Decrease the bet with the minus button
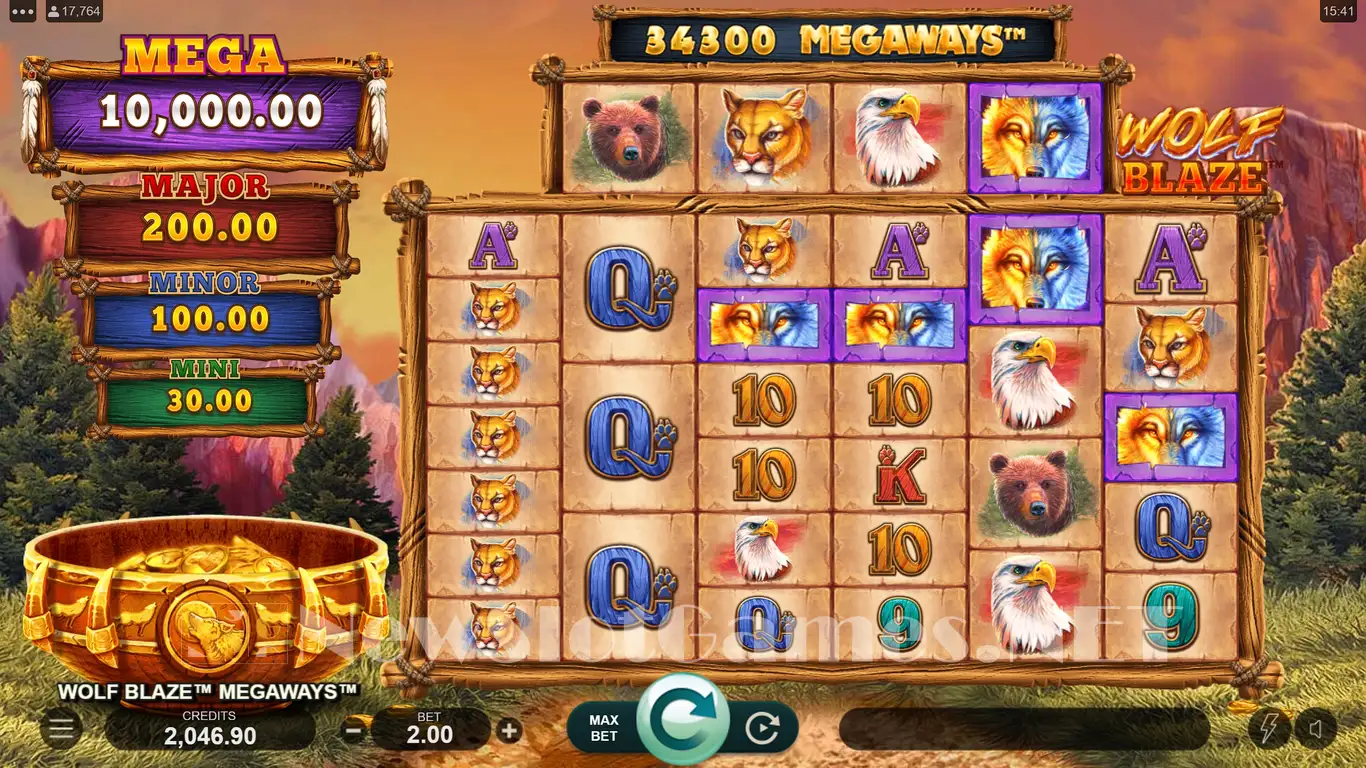Viewport: 1366px width, 768px height. coord(353,730)
